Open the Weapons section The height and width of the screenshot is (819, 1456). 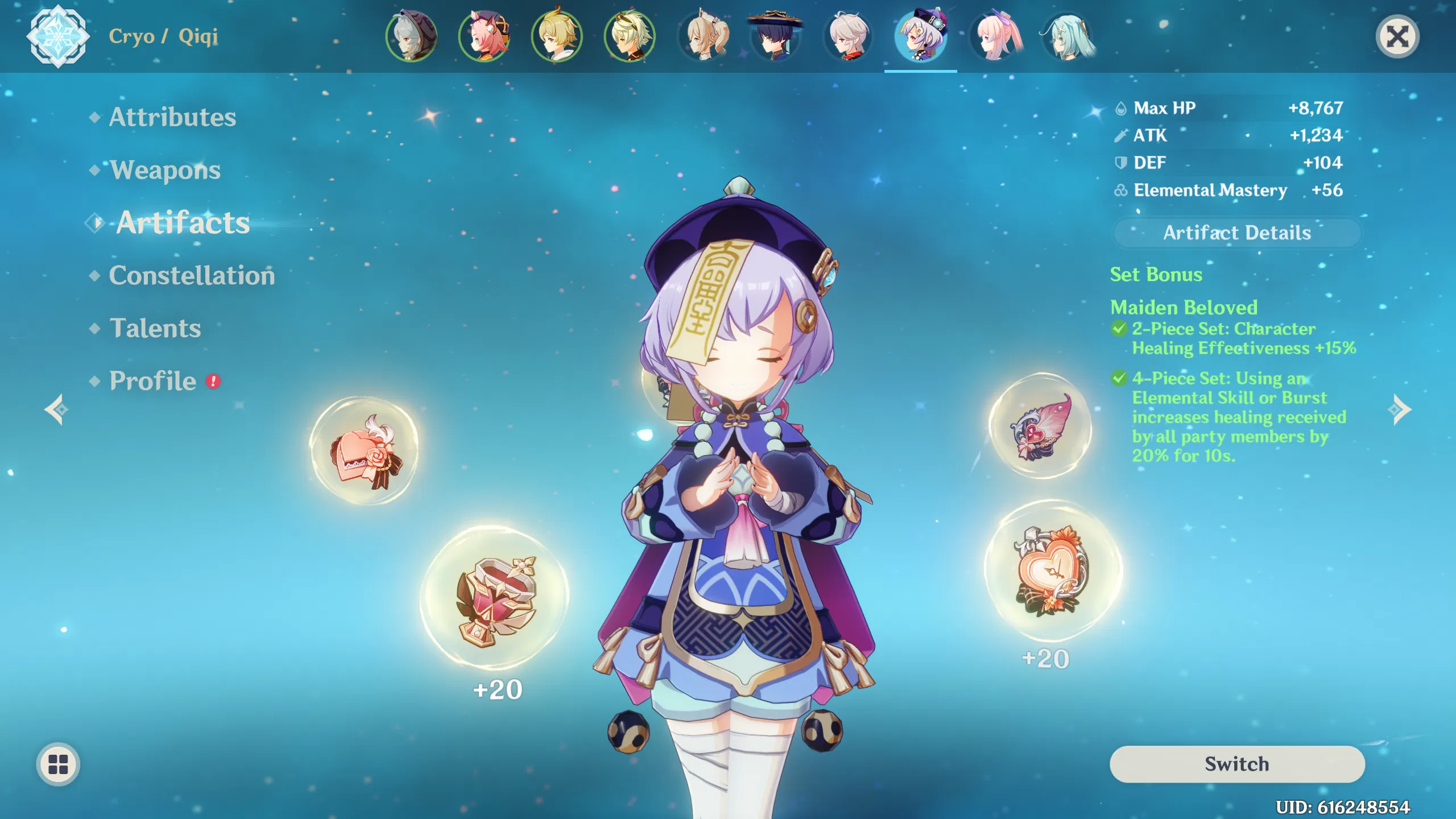pyautogui.click(x=165, y=169)
